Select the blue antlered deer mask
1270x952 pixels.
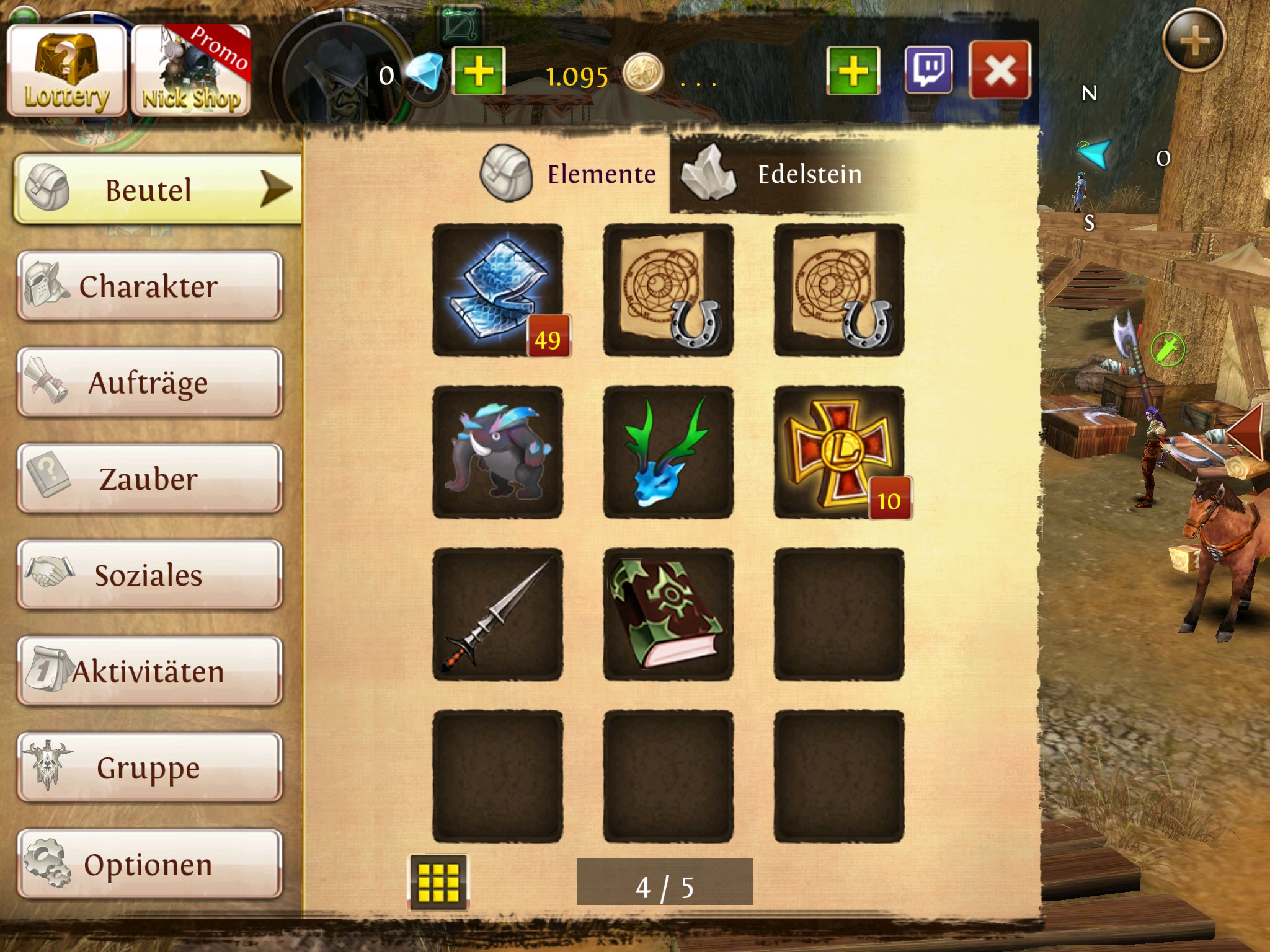point(668,452)
